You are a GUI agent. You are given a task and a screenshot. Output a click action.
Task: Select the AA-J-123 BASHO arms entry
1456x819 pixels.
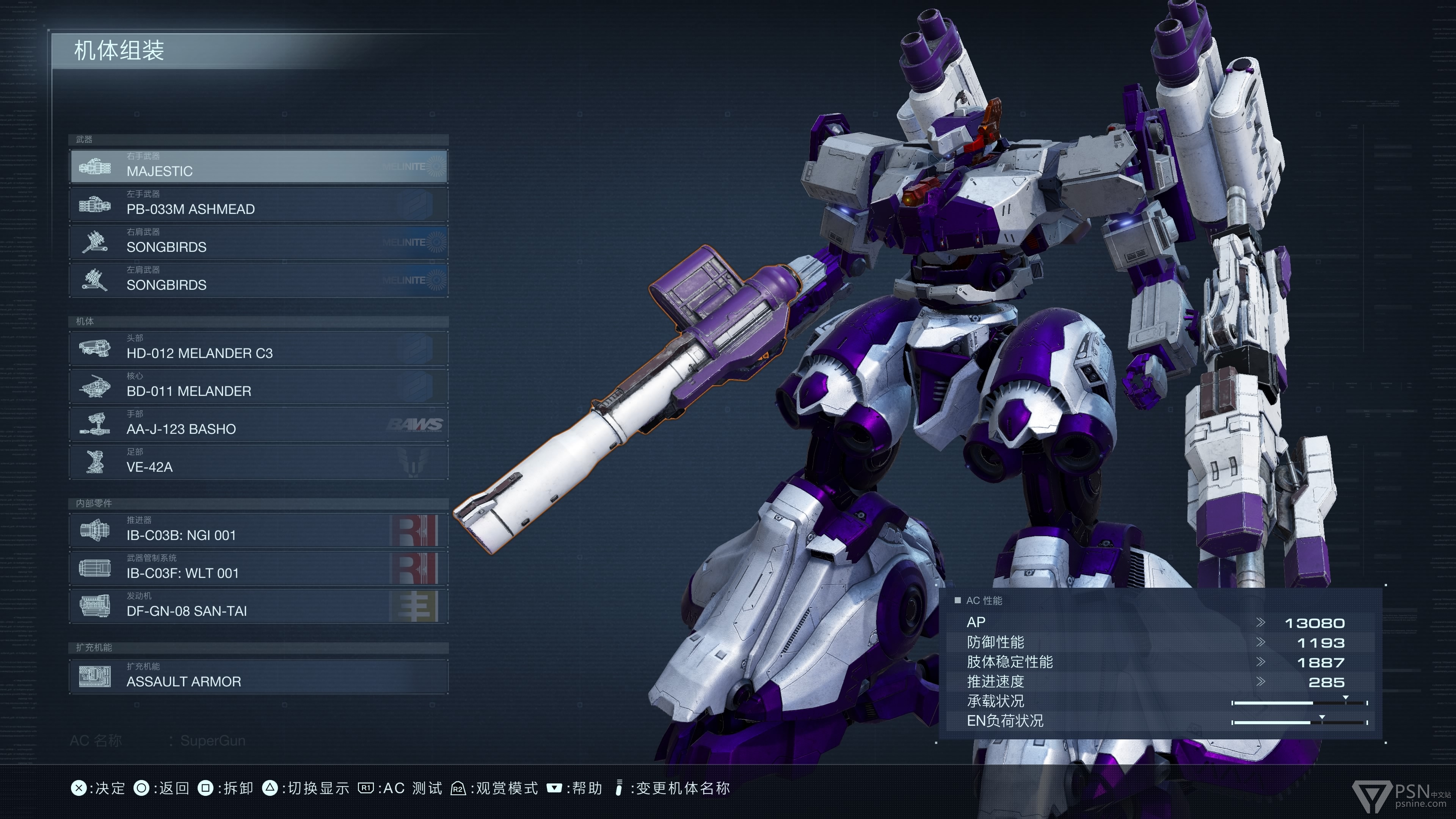[x=259, y=424]
